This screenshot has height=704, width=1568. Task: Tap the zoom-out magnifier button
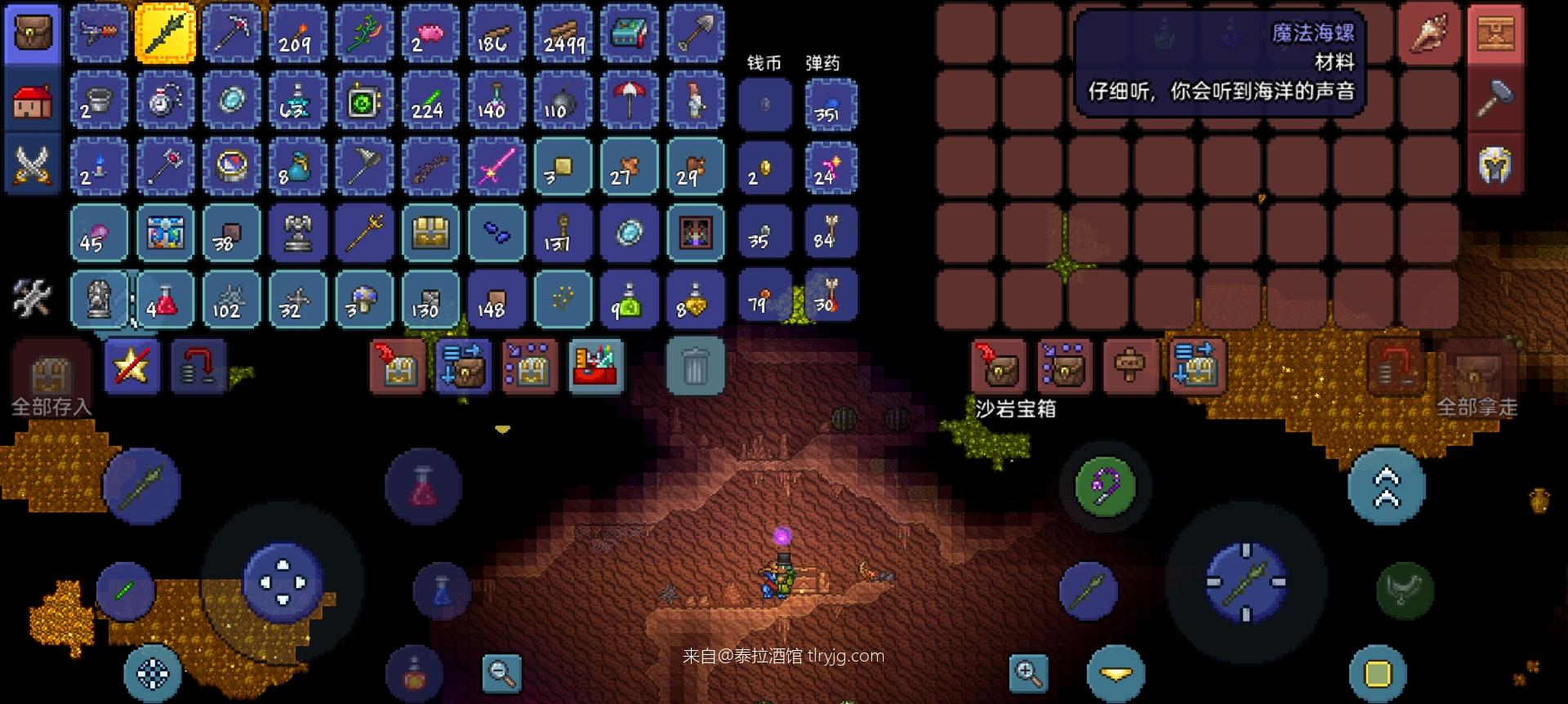(x=501, y=673)
